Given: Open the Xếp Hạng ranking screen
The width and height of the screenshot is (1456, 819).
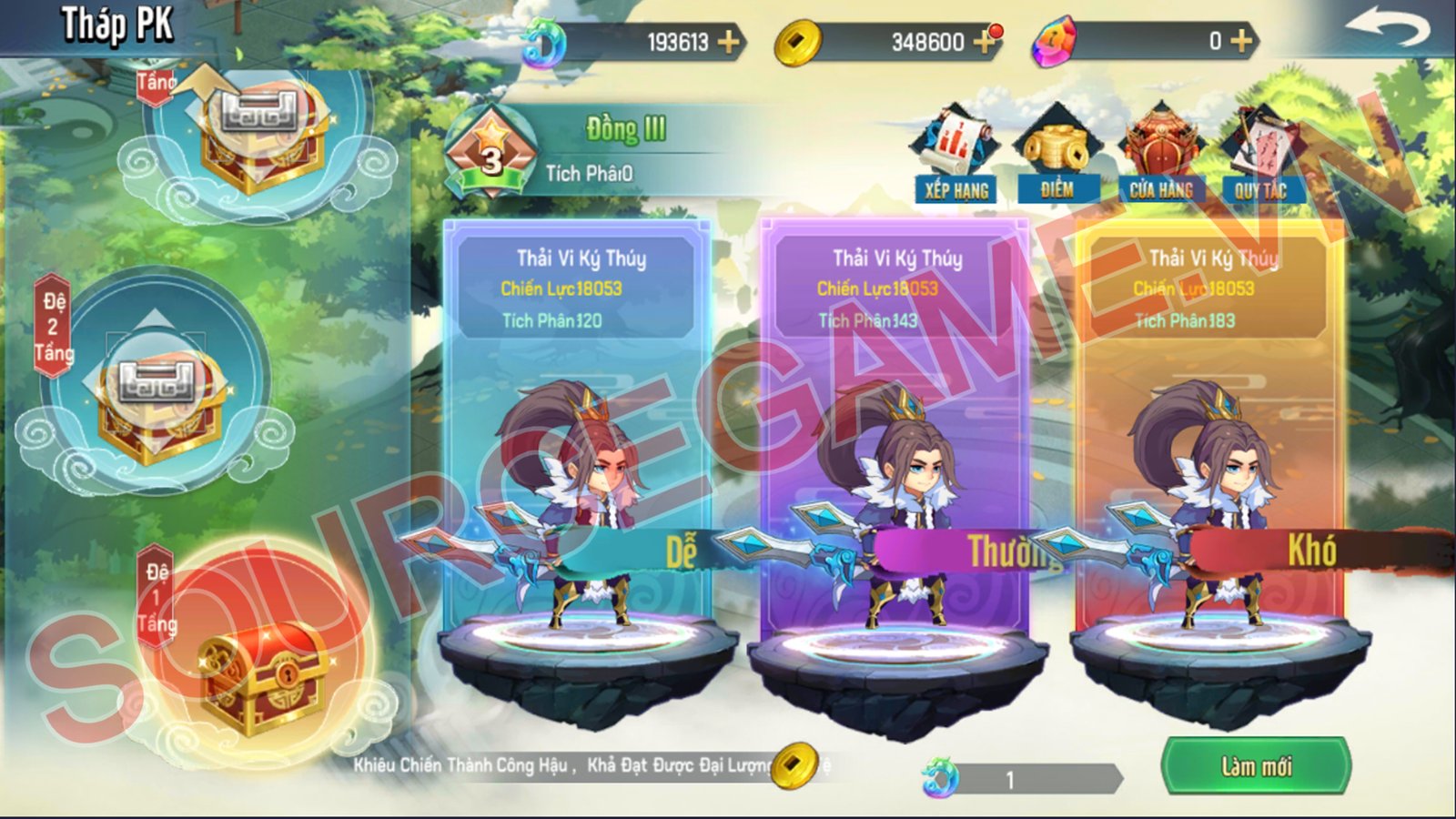Looking at the screenshot, I should coord(955,155).
